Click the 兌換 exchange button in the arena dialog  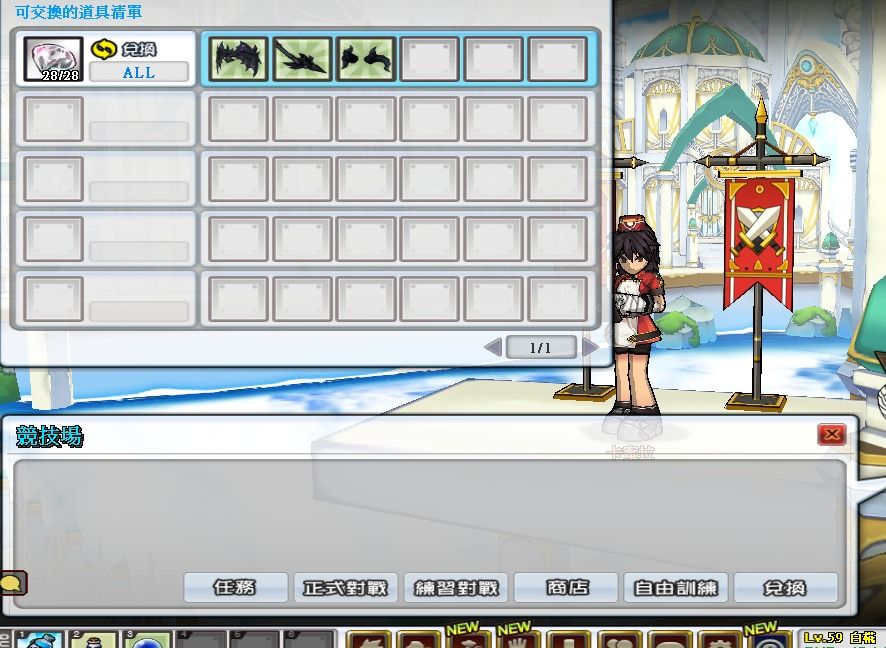click(785, 588)
